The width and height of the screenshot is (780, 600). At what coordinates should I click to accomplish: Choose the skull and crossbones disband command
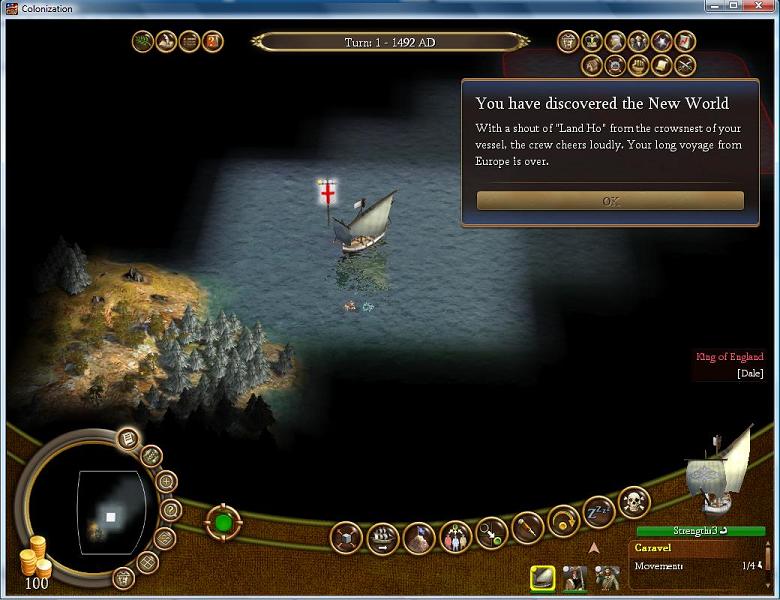click(x=634, y=501)
